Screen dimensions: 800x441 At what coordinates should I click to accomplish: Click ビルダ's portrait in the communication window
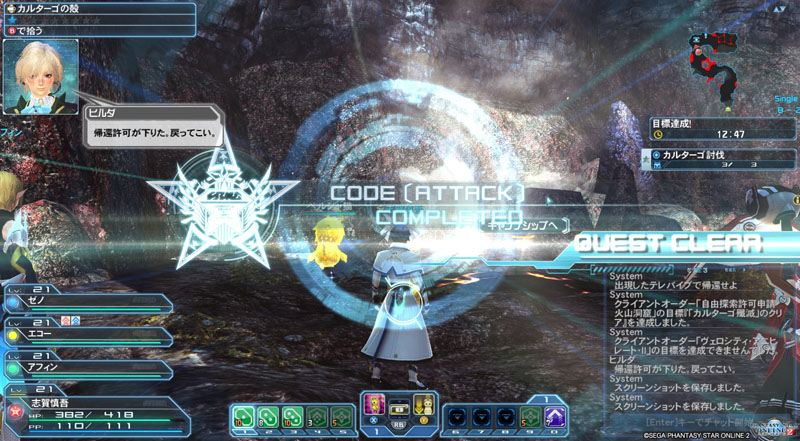[41, 77]
